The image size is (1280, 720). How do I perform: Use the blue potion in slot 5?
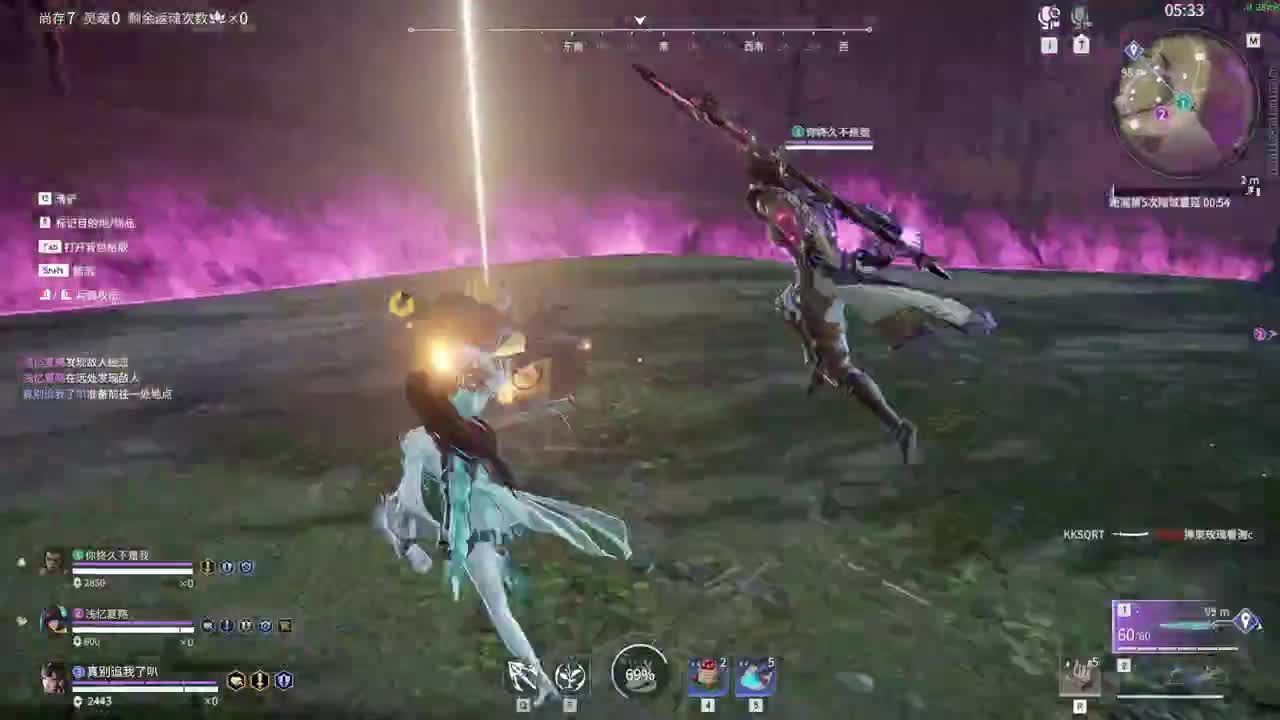pyautogui.click(x=756, y=676)
